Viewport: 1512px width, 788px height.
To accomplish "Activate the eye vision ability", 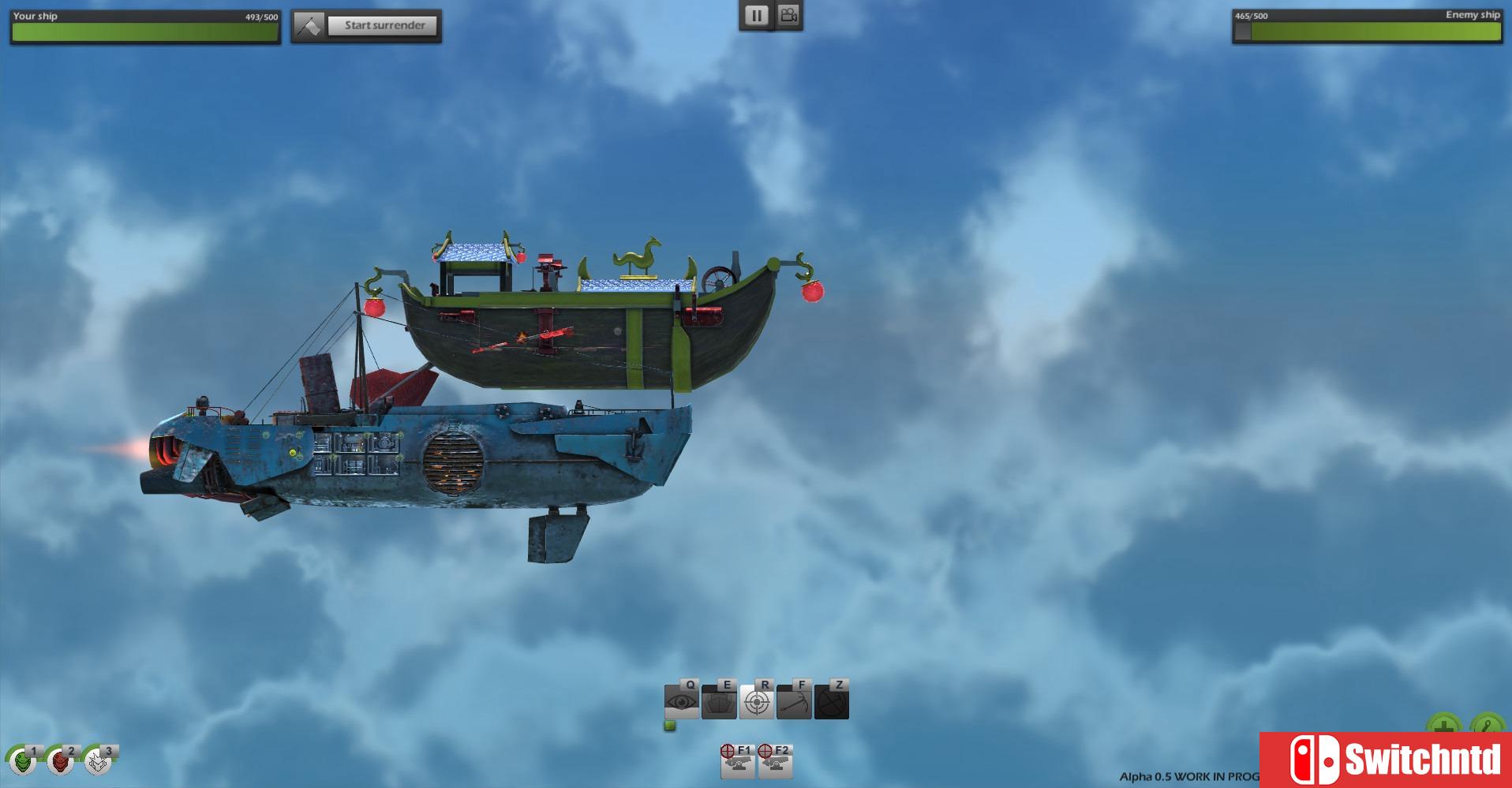I will pos(682,701).
